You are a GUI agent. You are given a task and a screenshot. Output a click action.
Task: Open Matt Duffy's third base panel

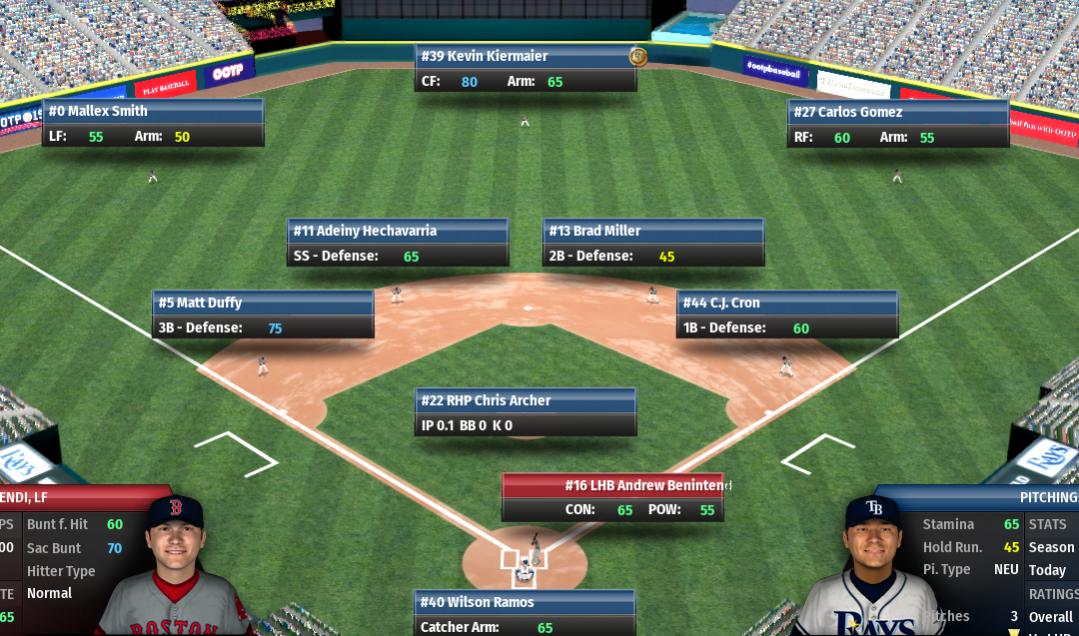click(263, 315)
